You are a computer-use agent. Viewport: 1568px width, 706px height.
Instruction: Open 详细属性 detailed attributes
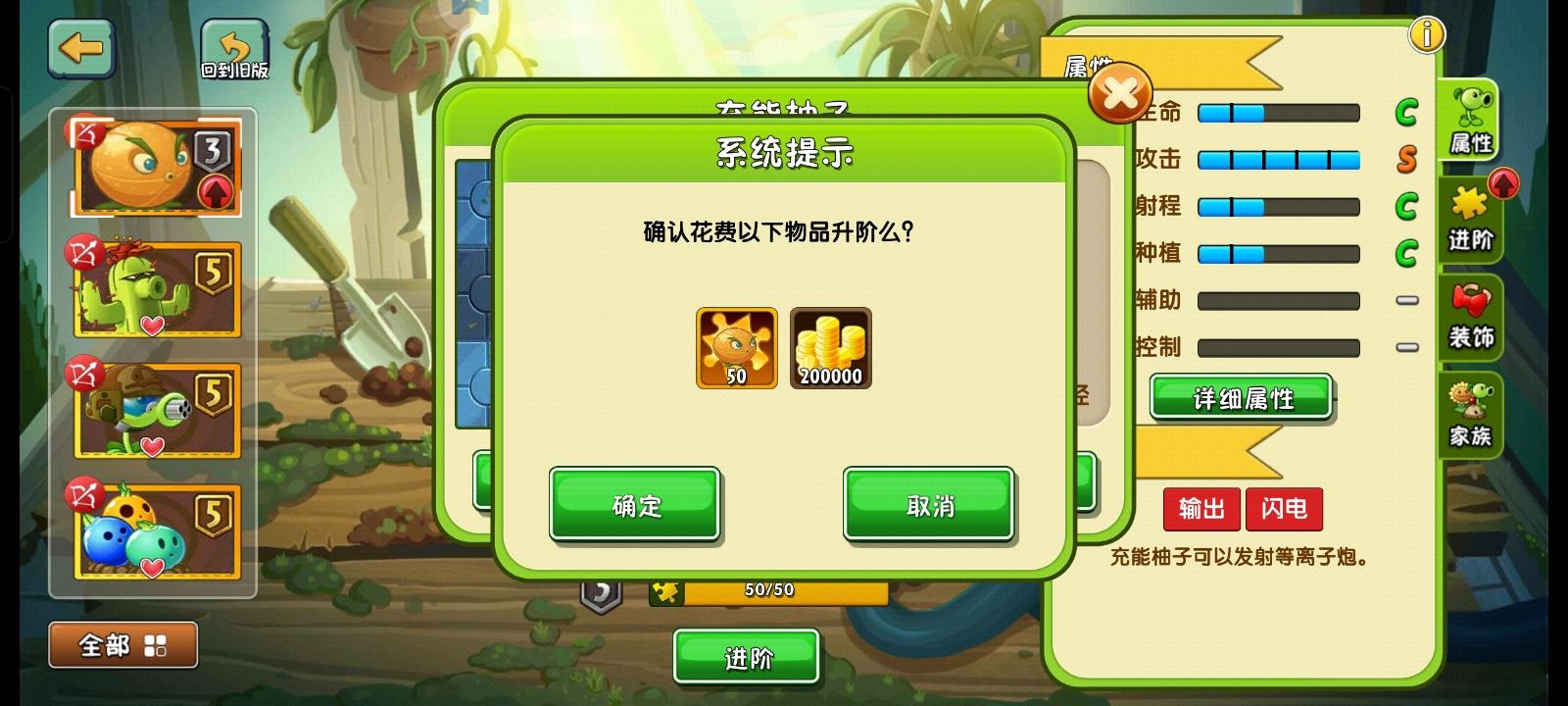pos(1239,398)
